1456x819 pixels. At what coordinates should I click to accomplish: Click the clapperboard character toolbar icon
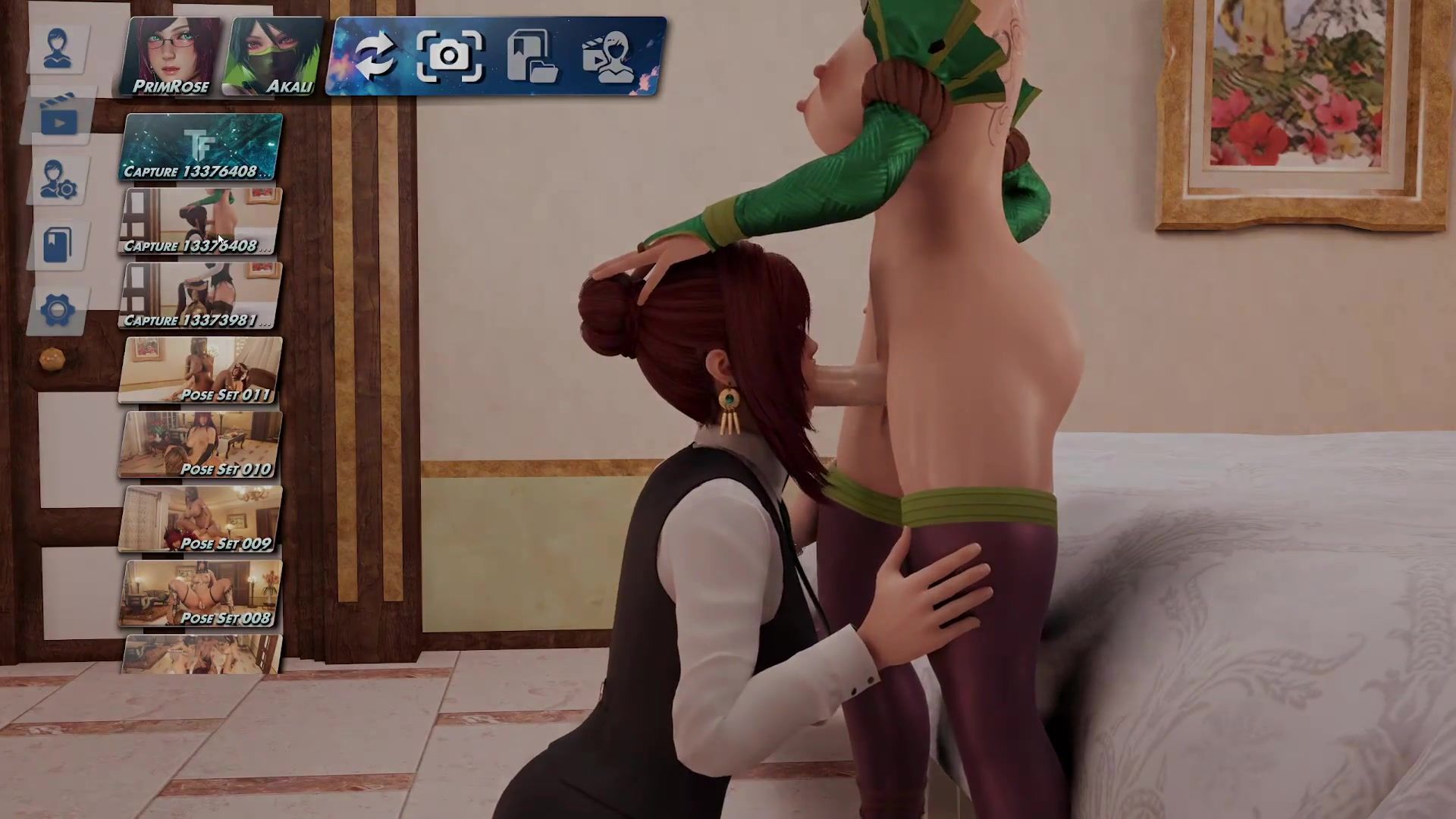click(611, 56)
